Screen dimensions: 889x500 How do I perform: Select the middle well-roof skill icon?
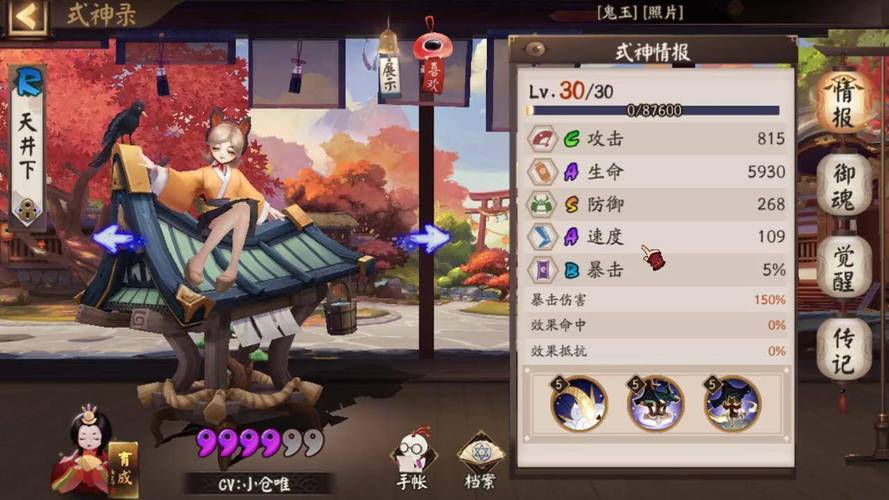pyautogui.click(x=655, y=403)
